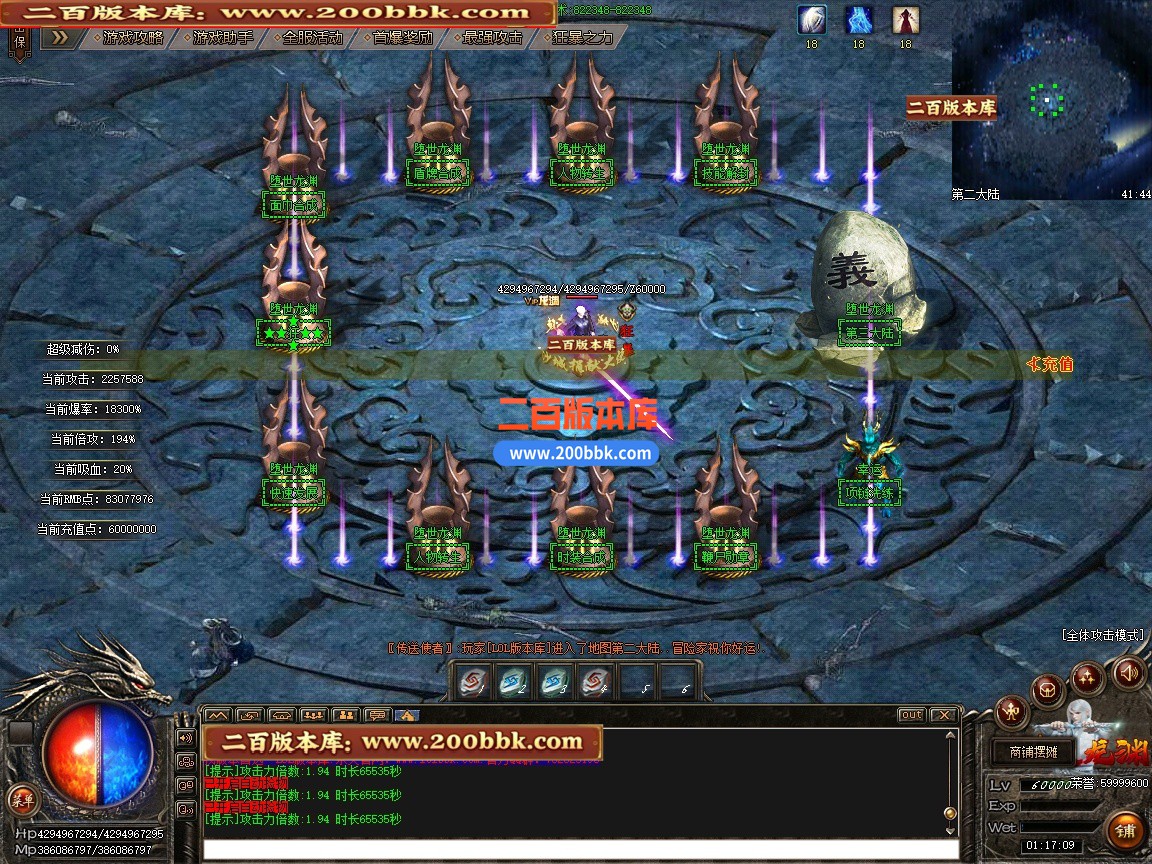Use the hotbar slot 1 red swirl item

(x=473, y=683)
